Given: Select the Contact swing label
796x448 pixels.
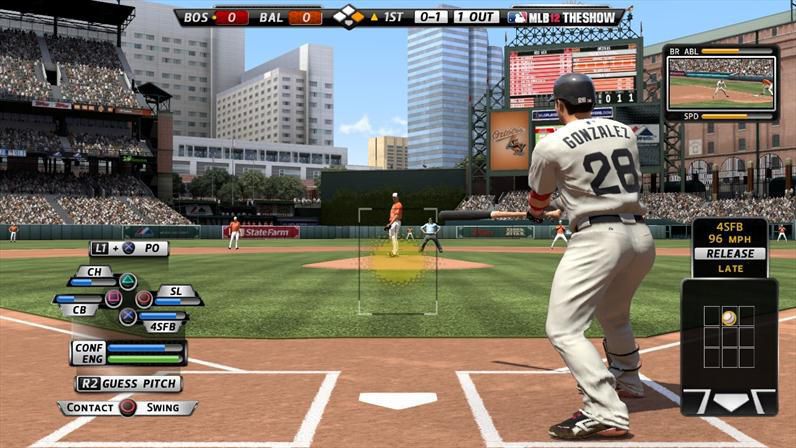Looking at the screenshot, I should point(88,408).
